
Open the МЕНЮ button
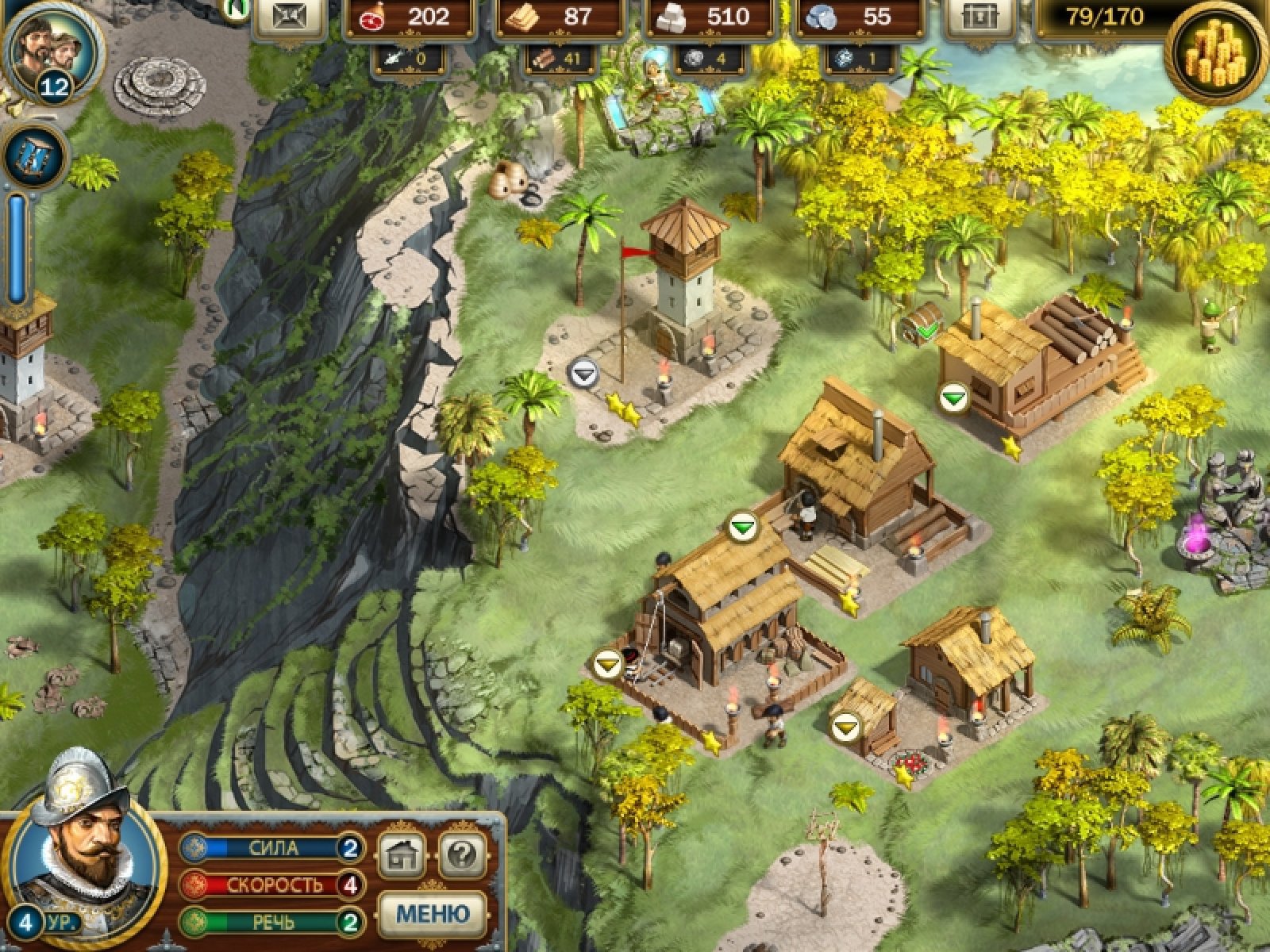tap(432, 913)
